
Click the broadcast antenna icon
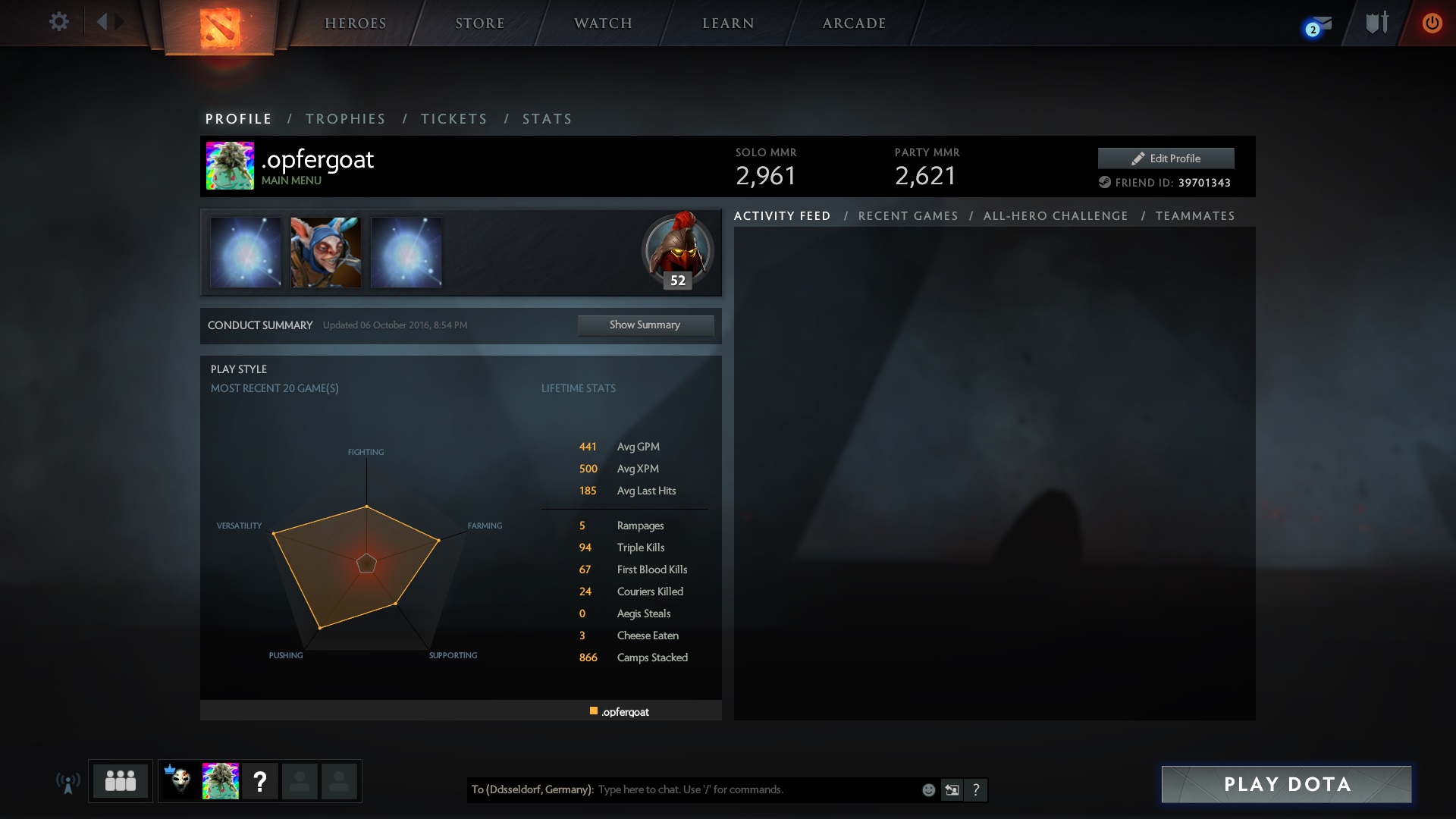68,781
